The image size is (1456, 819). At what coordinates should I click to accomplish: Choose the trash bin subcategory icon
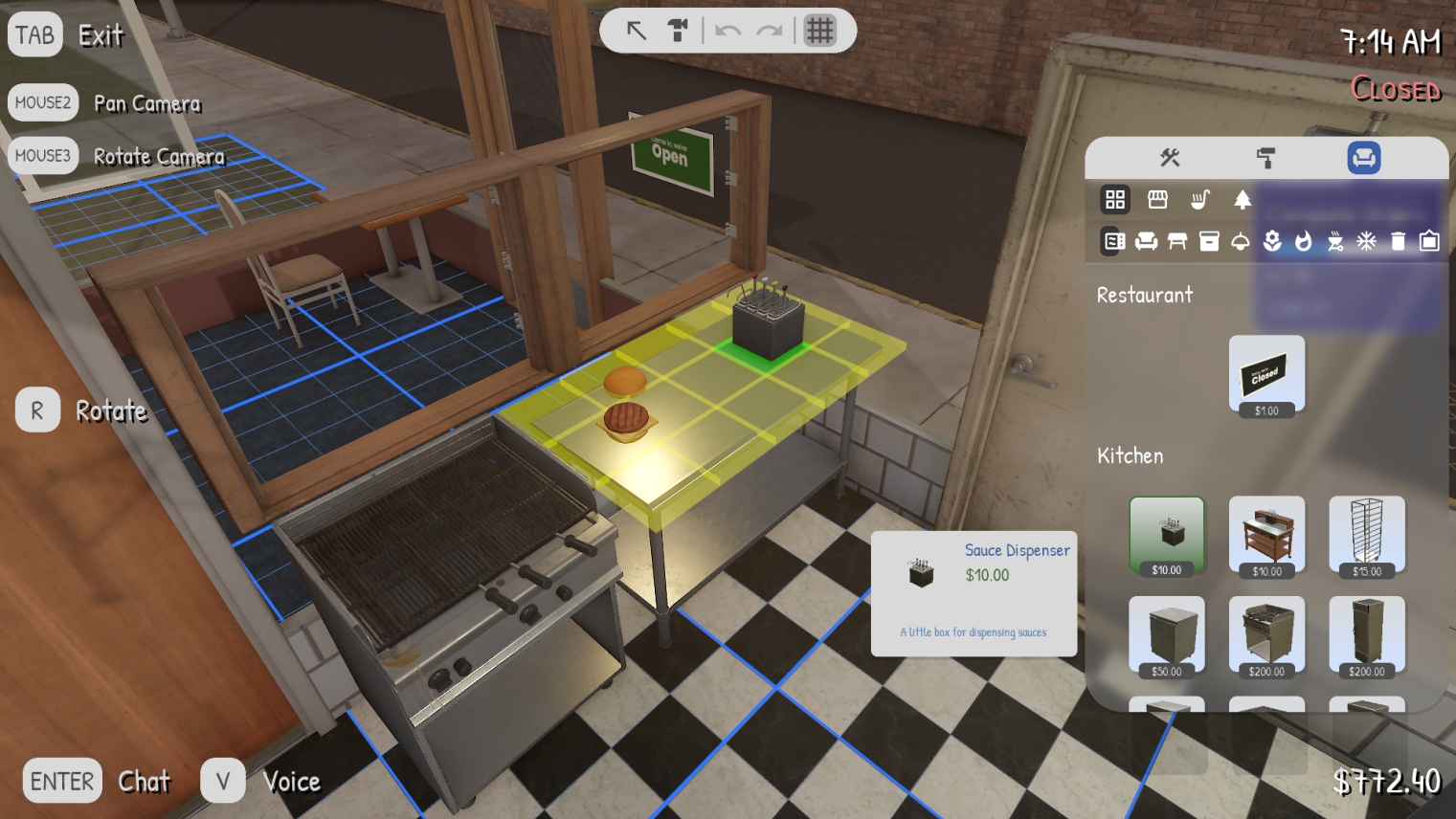tap(1398, 241)
